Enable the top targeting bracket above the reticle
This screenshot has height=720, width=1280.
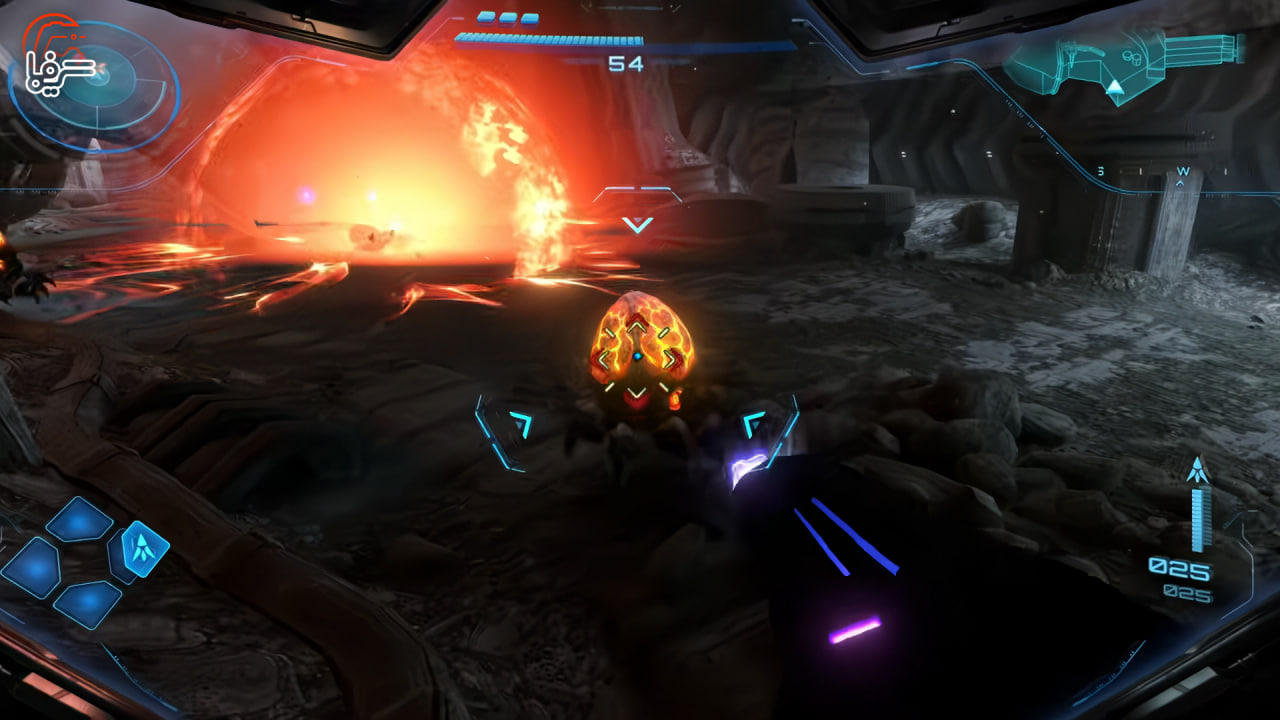click(x=637, y=190)
